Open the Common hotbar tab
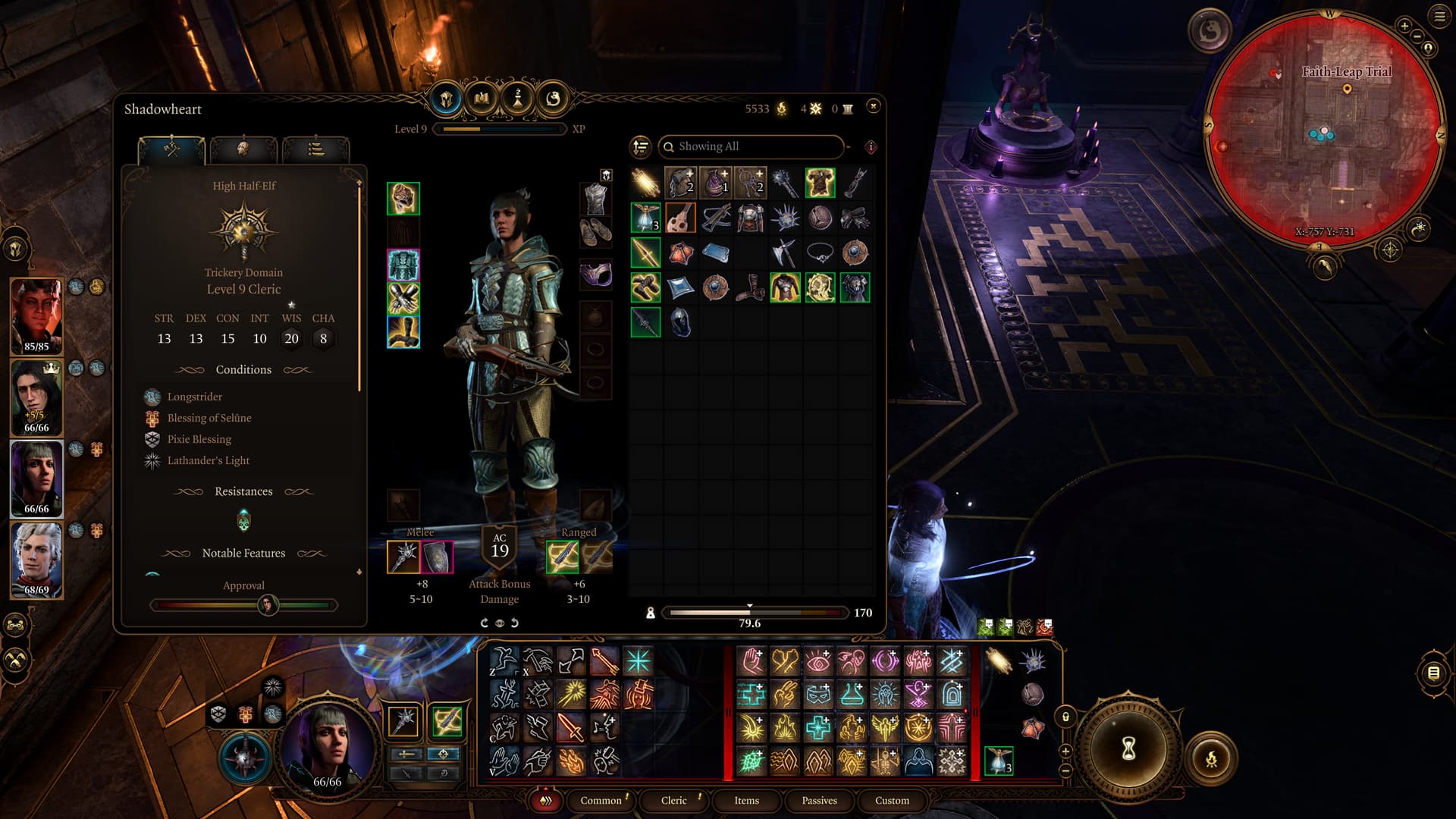Viewport: 1456px width, 819px height. tap(601, 800)
